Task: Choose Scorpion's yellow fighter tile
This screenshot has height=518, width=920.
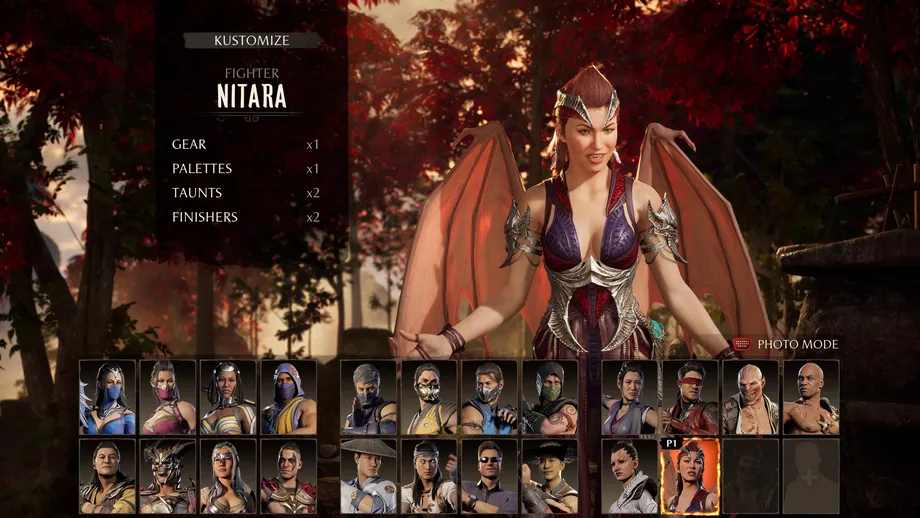Action: click(429, 397)
